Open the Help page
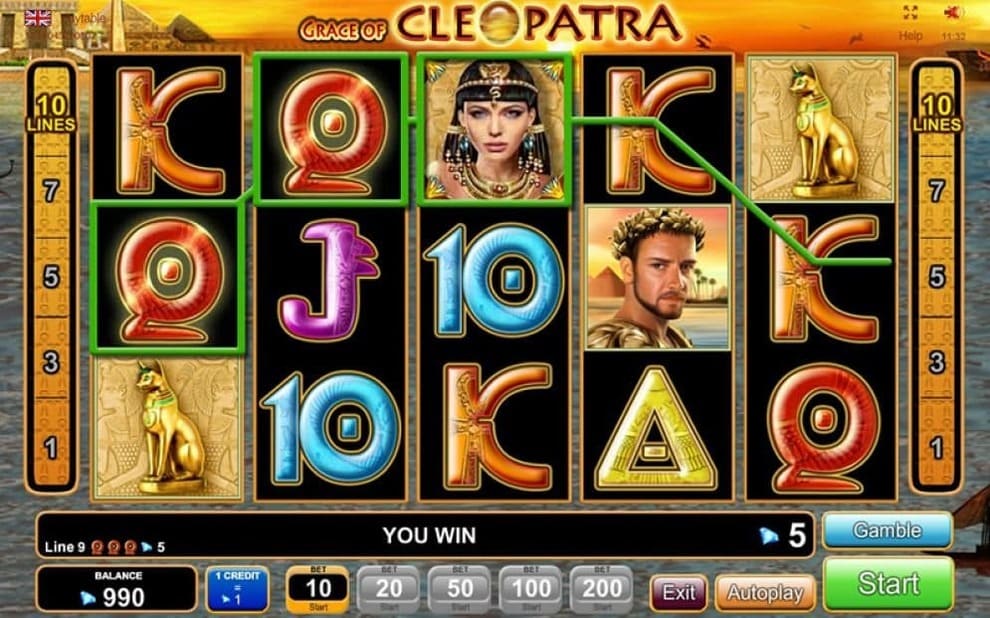 coord(910,36)
